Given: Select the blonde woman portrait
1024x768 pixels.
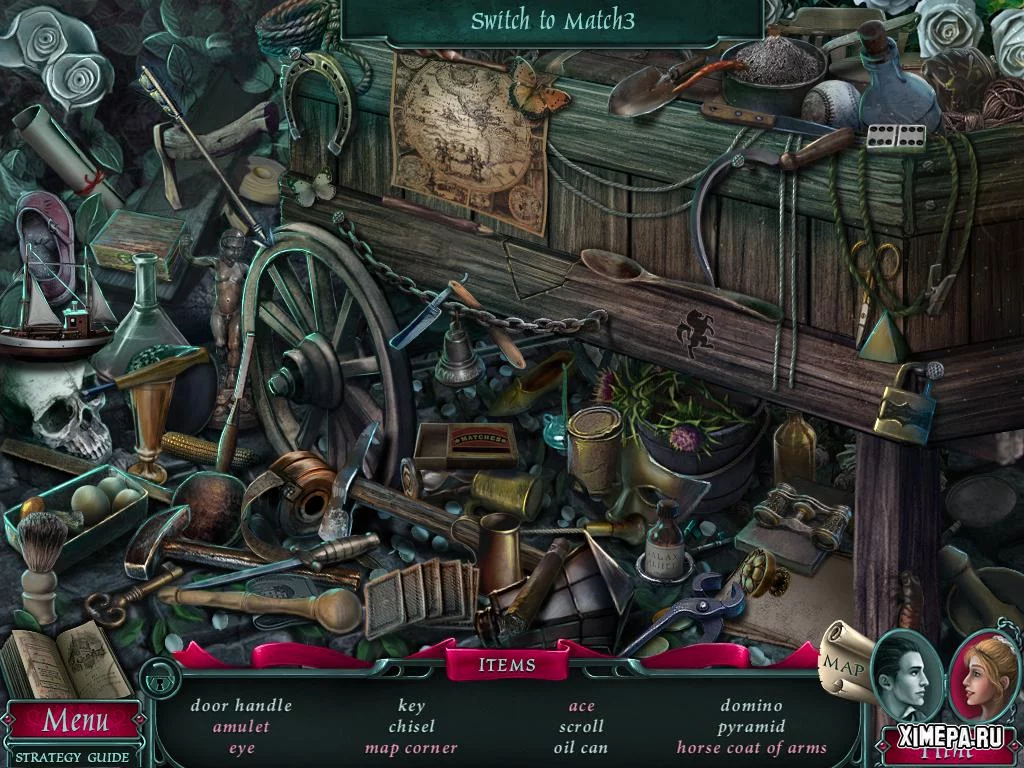Looking at the screenshot, I should (x=983, y=674).
